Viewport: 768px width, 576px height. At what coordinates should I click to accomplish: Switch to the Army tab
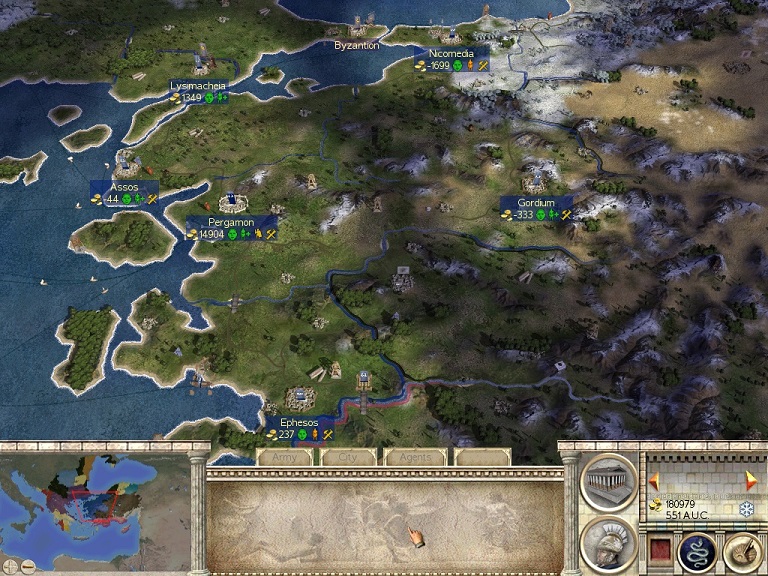285,457
